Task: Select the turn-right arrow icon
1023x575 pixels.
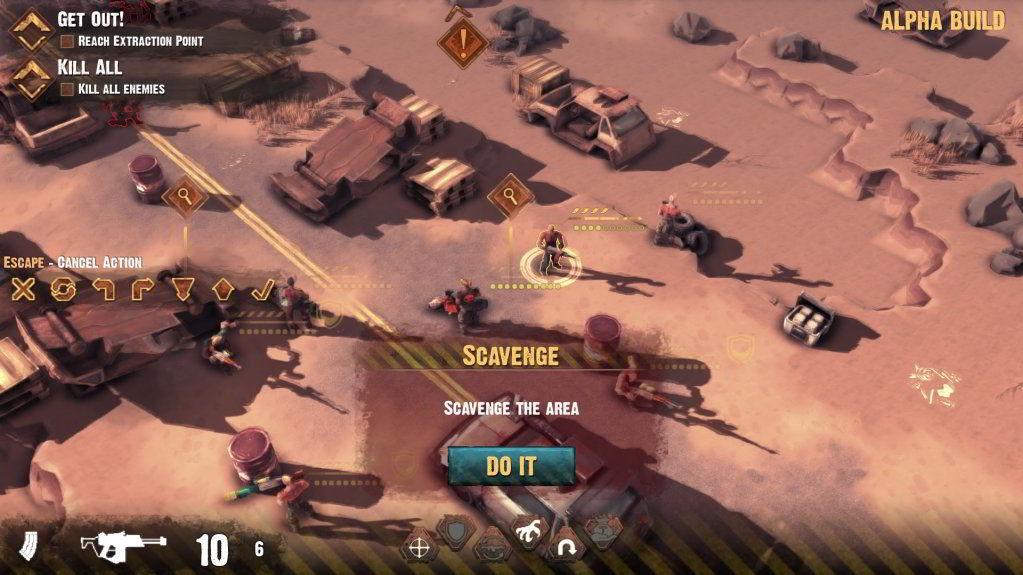Action: tap(143, 290)
